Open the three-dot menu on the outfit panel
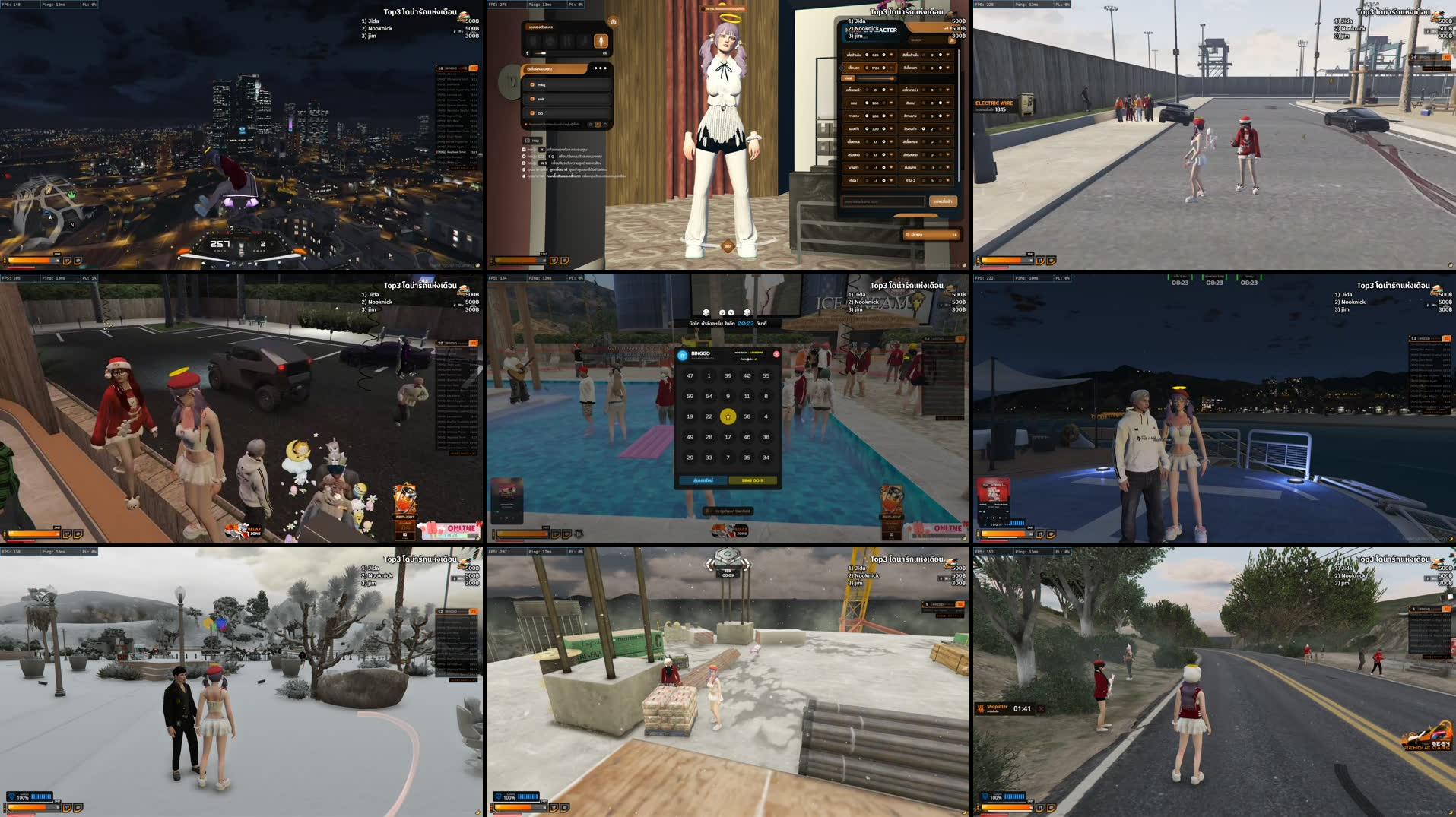 coord(601,68)
